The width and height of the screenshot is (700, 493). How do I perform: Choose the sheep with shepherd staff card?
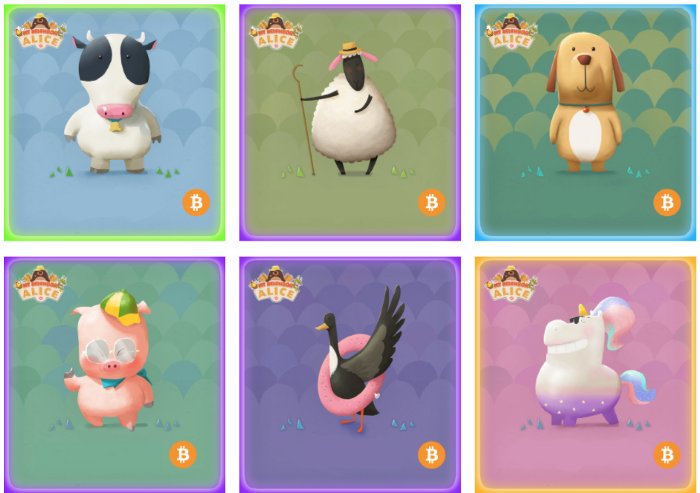(x=349, y=122)
